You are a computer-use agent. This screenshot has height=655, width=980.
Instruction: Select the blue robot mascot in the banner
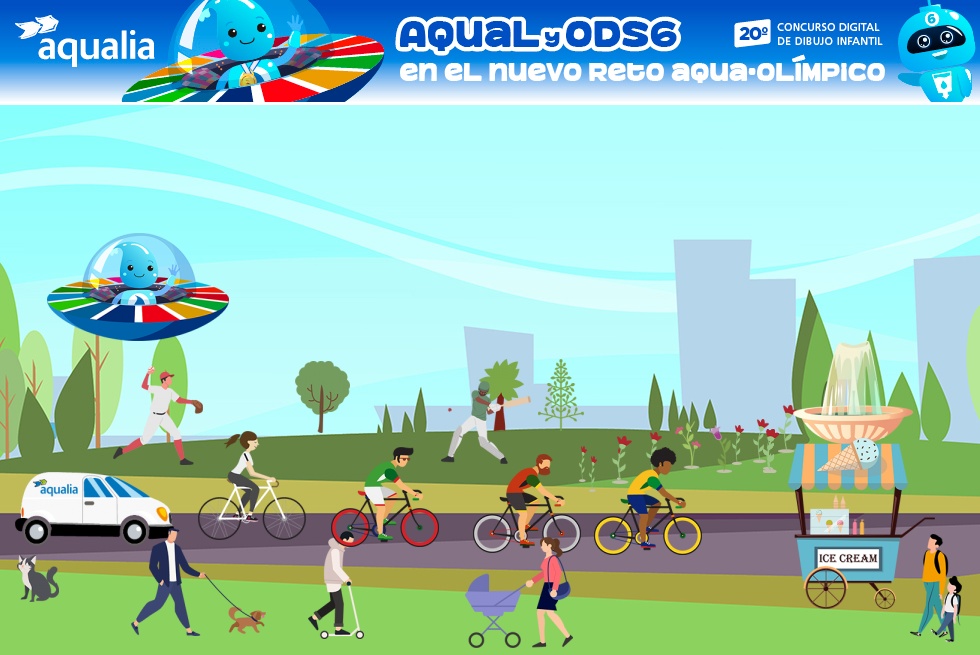(934, 50)
